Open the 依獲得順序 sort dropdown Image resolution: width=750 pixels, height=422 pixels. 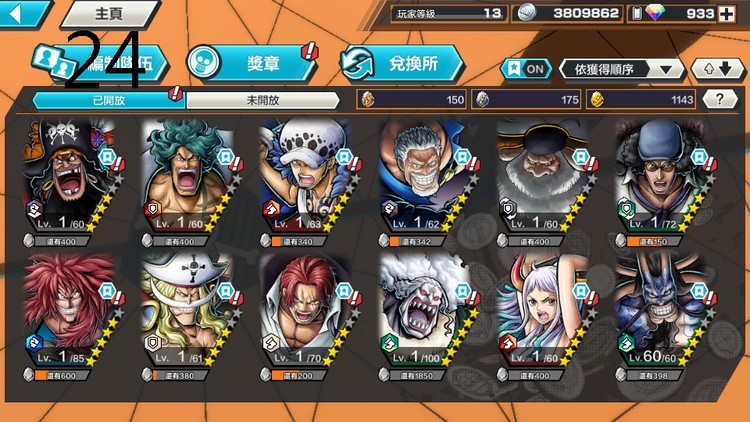coord(622,68)
